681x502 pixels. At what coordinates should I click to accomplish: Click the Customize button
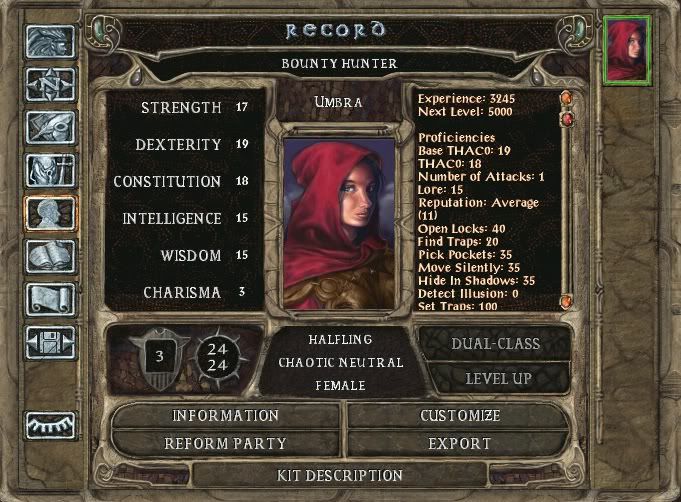coord(460,415)
